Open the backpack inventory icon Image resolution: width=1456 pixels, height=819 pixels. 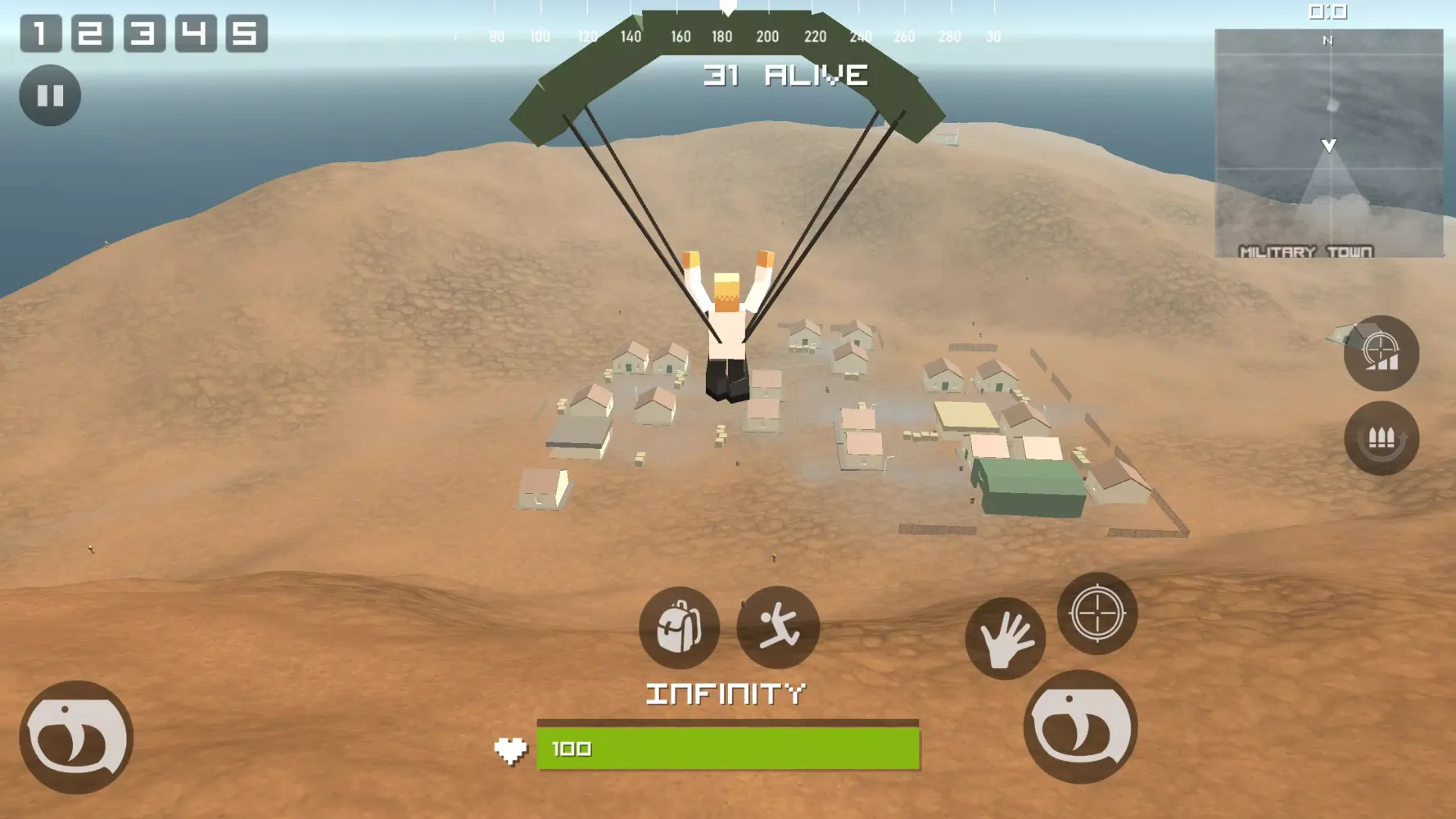click(678, 627)
